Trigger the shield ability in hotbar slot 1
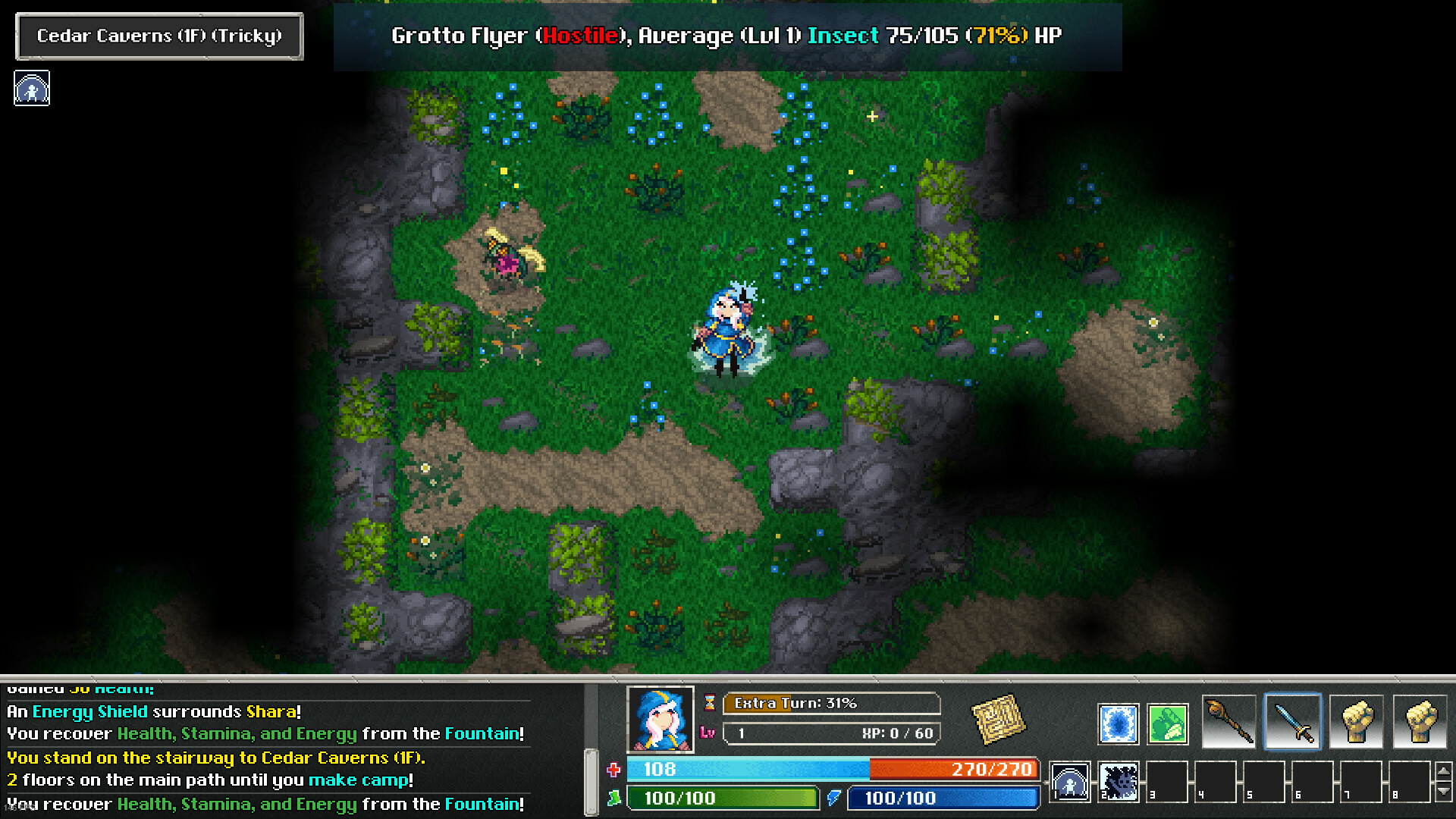The width and height of the screenshot is (1456, 819). click(1069, 782)
